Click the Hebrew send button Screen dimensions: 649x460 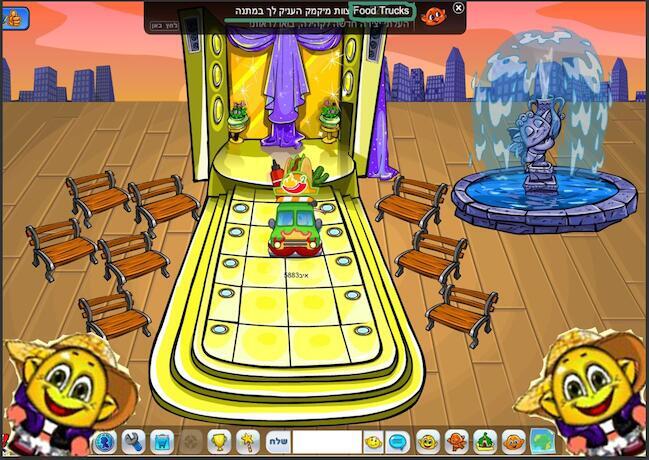click(277, 441)
